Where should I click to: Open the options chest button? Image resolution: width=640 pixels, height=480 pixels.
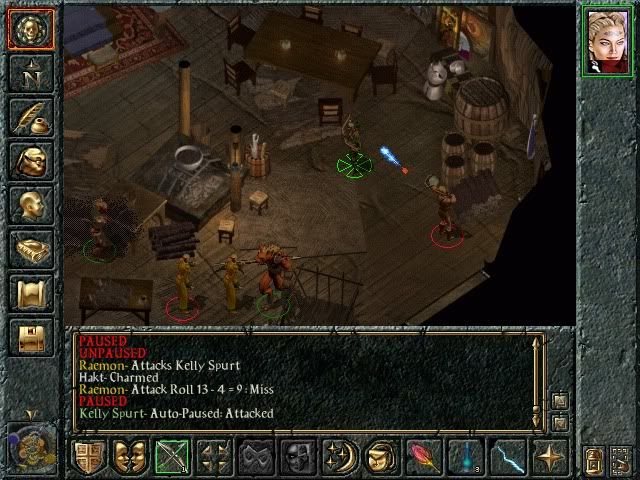click(30, 337)
